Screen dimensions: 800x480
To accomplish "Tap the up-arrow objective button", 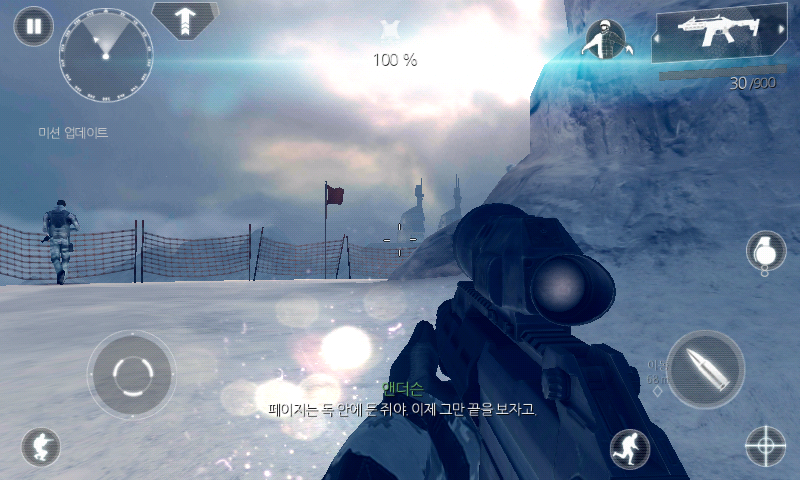I will [x=187, y=20].
